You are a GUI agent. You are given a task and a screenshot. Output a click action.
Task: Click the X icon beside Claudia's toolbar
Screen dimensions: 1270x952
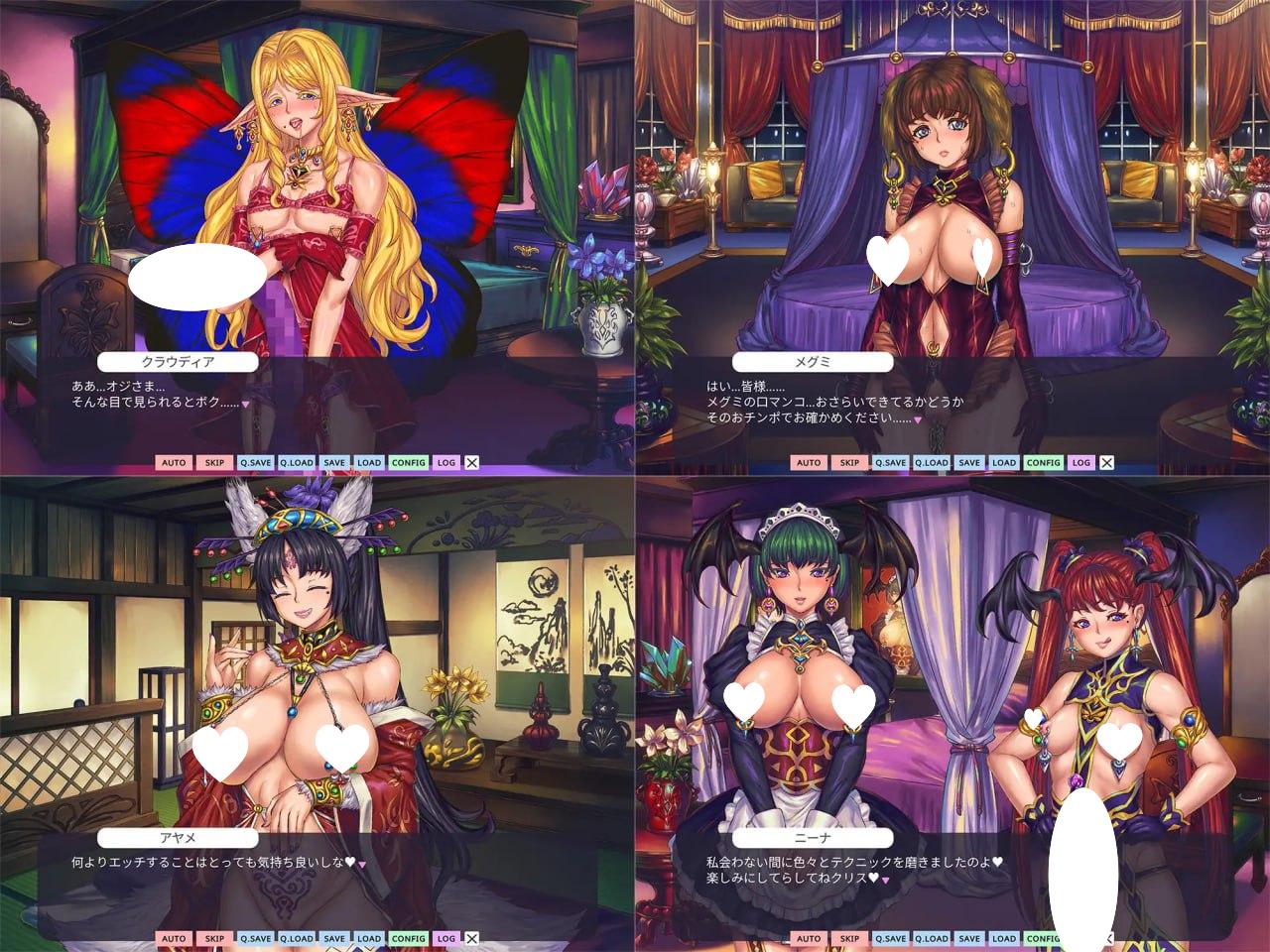click(x=471, y=462)
